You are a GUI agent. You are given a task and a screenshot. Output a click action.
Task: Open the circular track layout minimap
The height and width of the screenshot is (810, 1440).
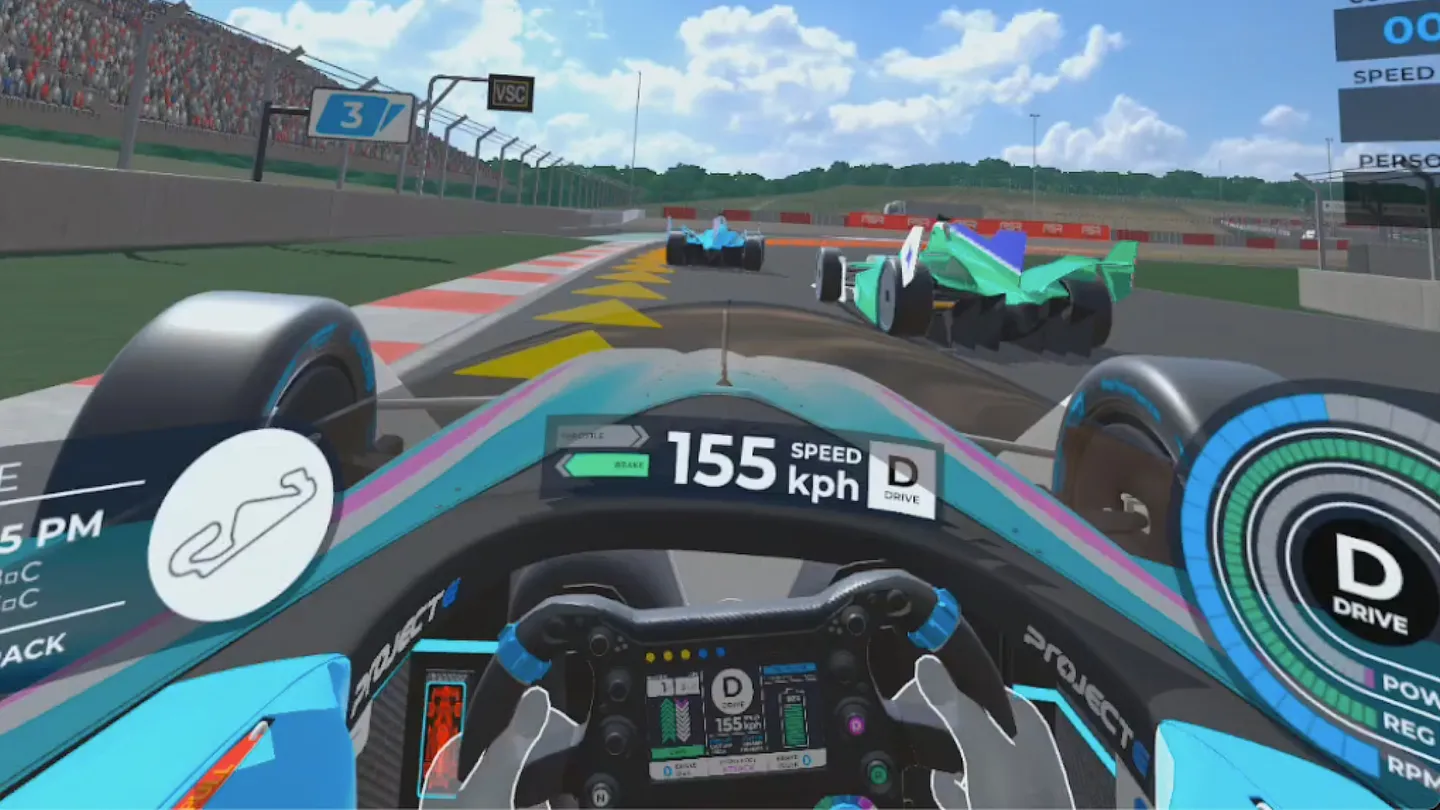240,525
